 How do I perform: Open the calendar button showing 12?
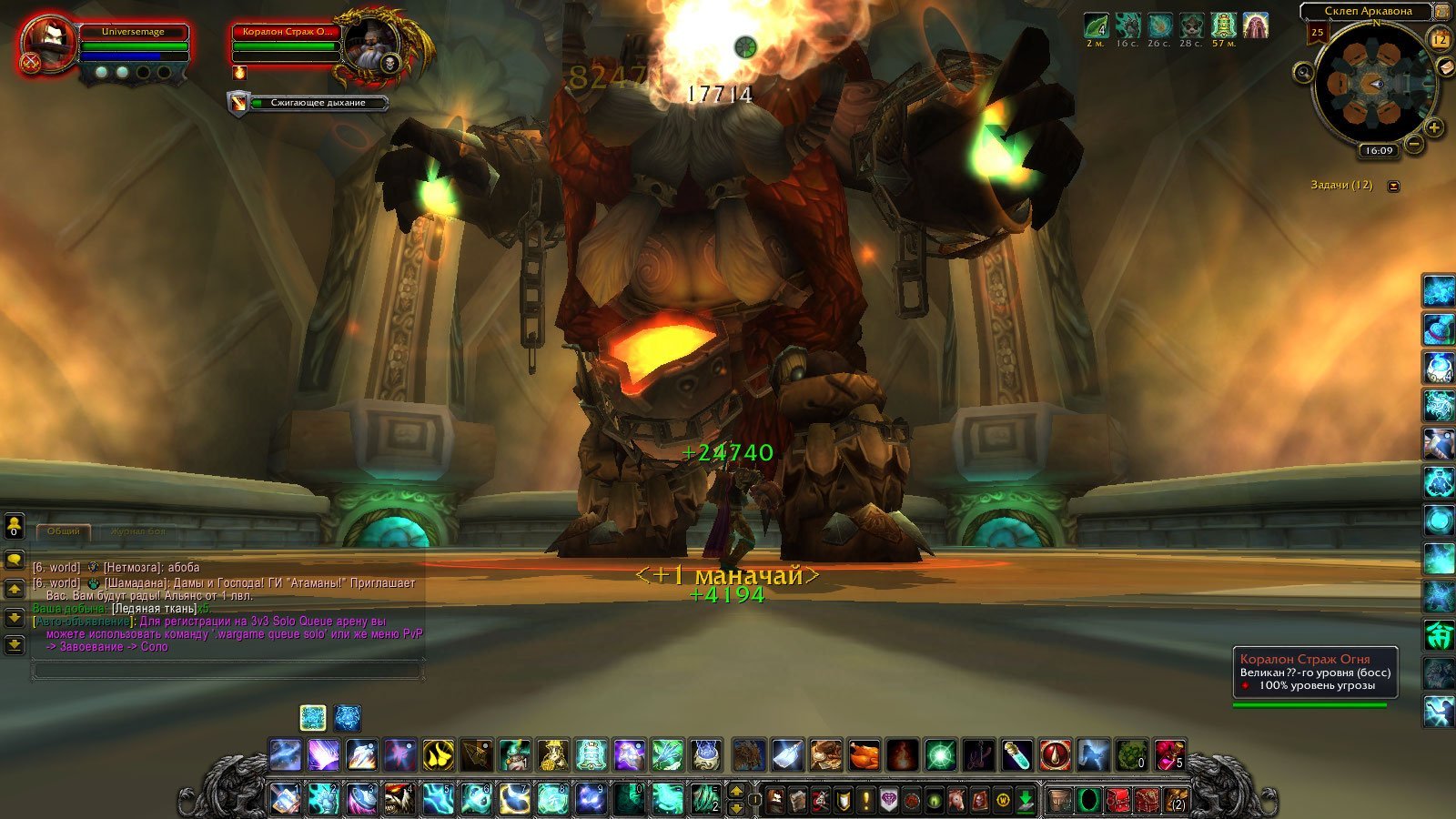coord(1440,39)
